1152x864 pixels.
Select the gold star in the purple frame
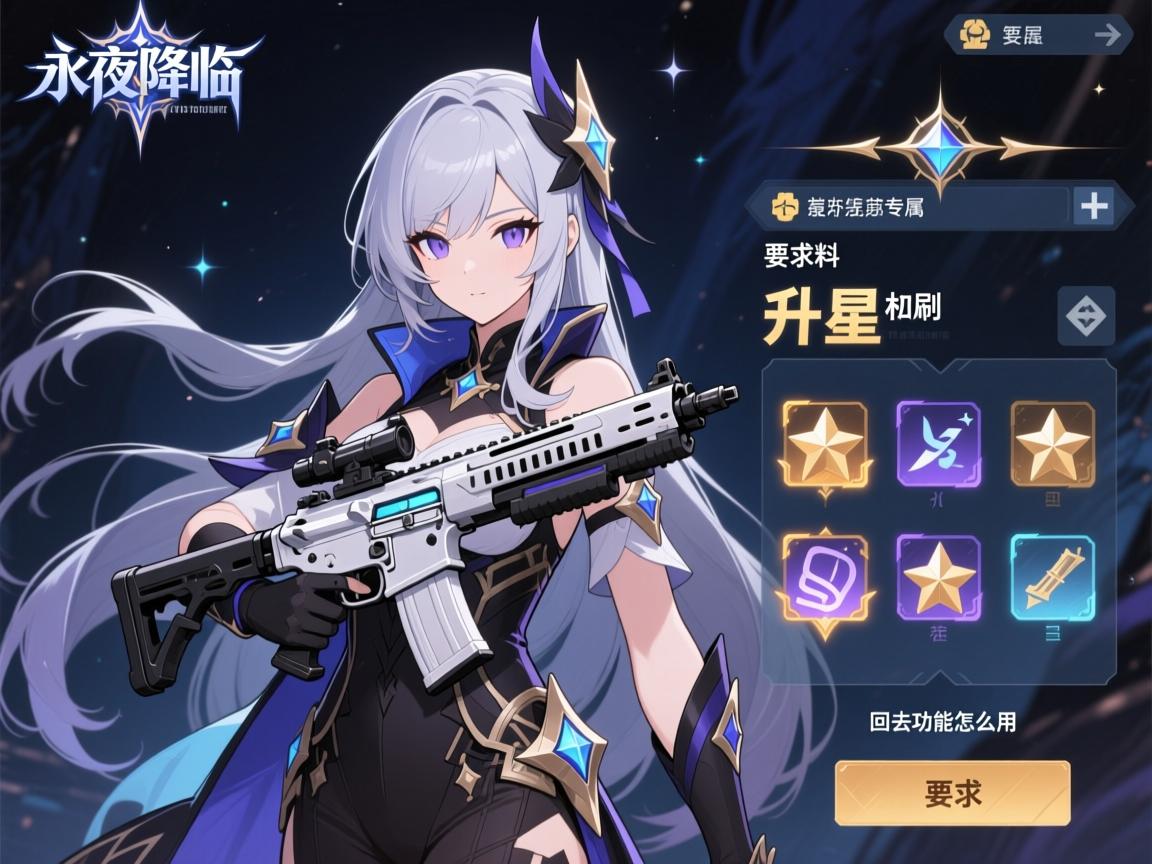coord(938,576)
